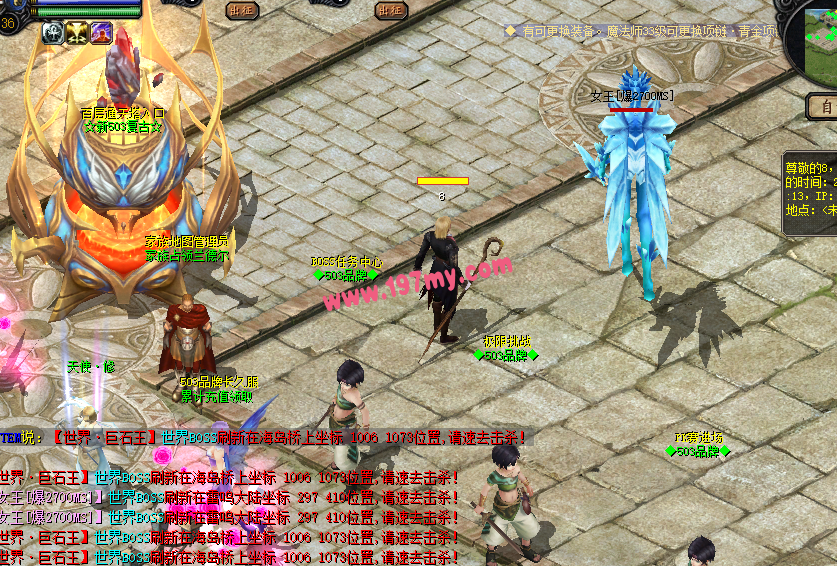This screenshot has height=566, width=837.
Task: Select the golden winged buff icon
Action: tap(77, 33)
